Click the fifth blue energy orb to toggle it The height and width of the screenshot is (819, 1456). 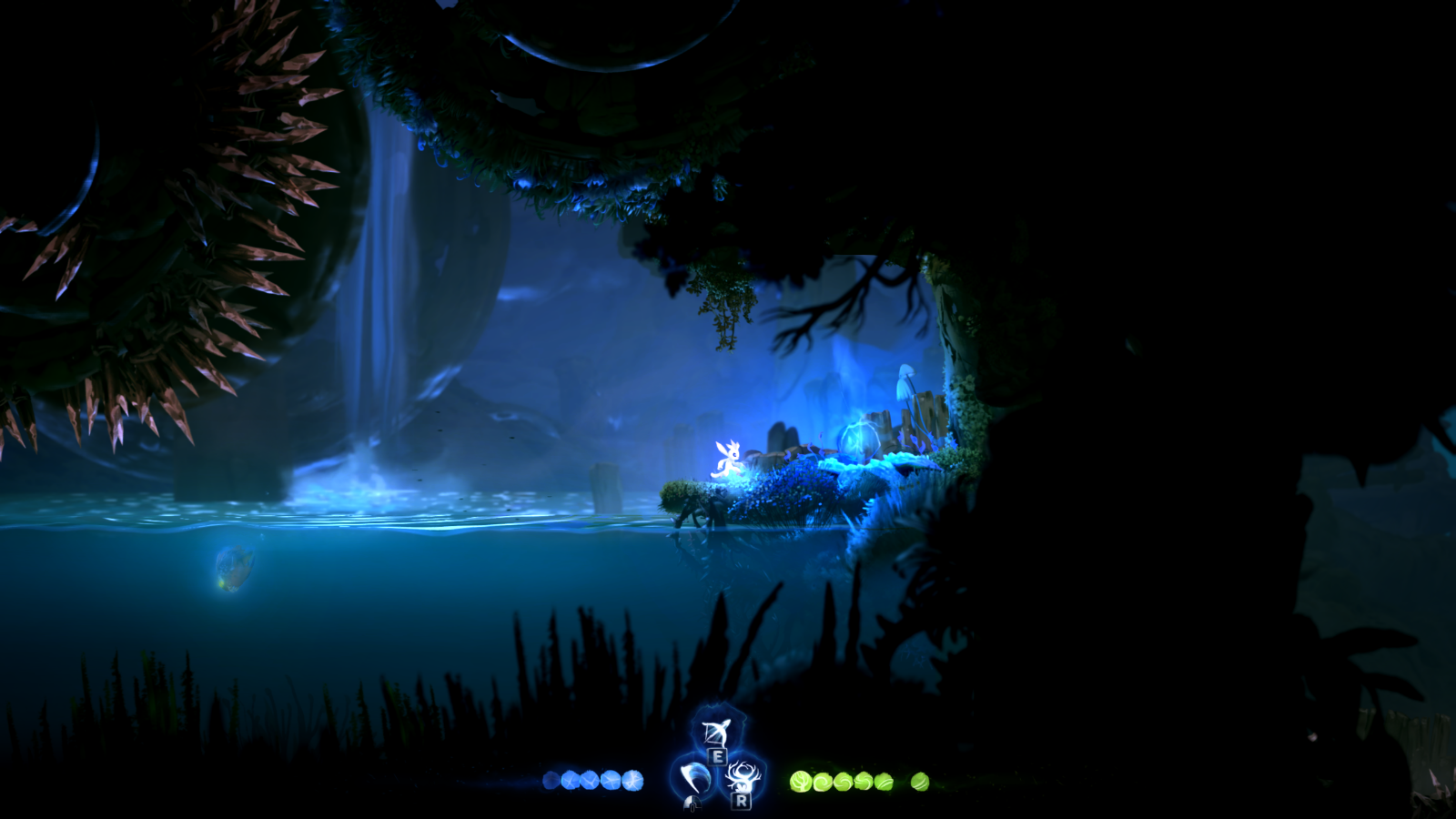coord(632,780)
